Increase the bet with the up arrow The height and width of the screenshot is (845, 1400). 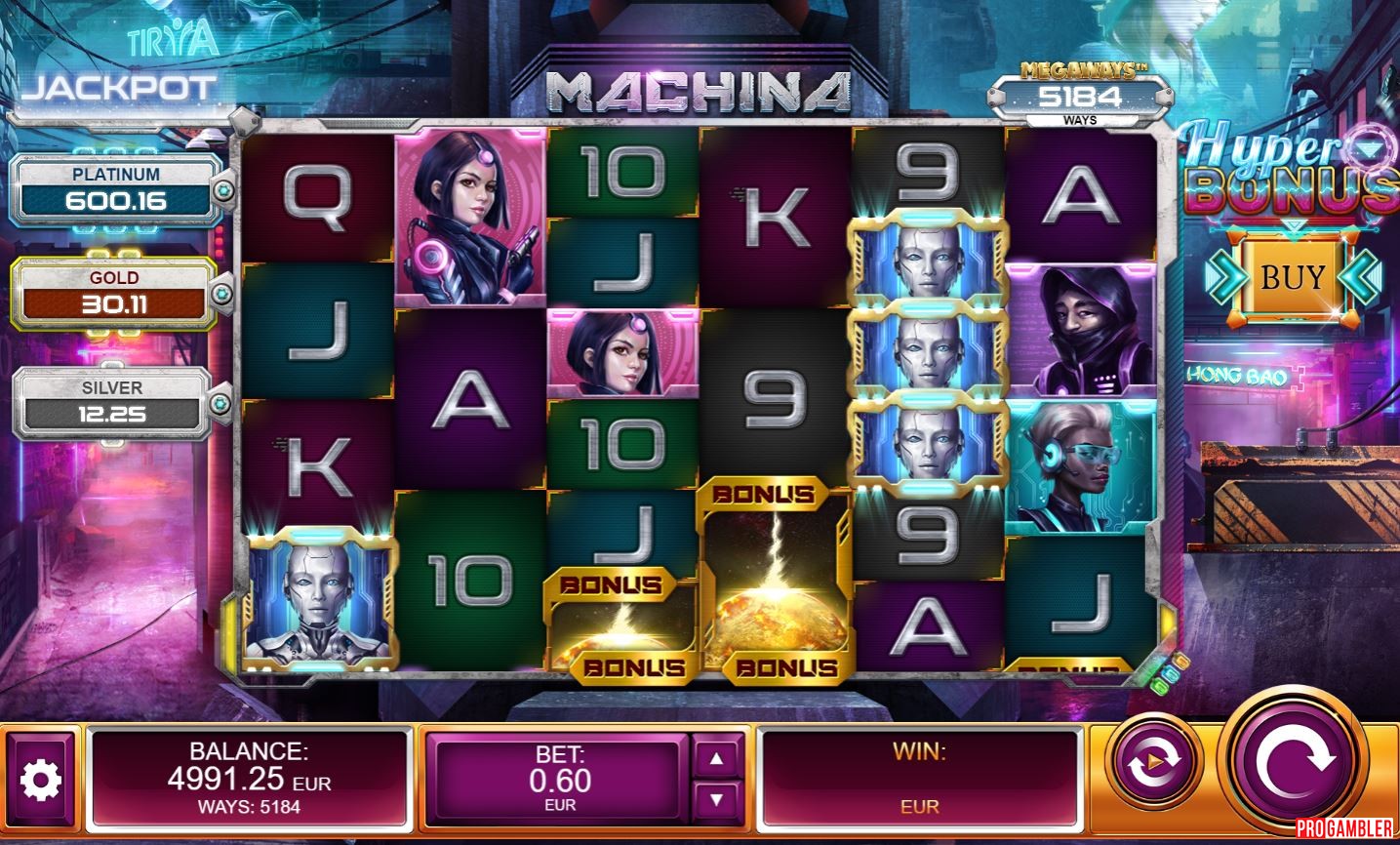[x=717, y=758]
